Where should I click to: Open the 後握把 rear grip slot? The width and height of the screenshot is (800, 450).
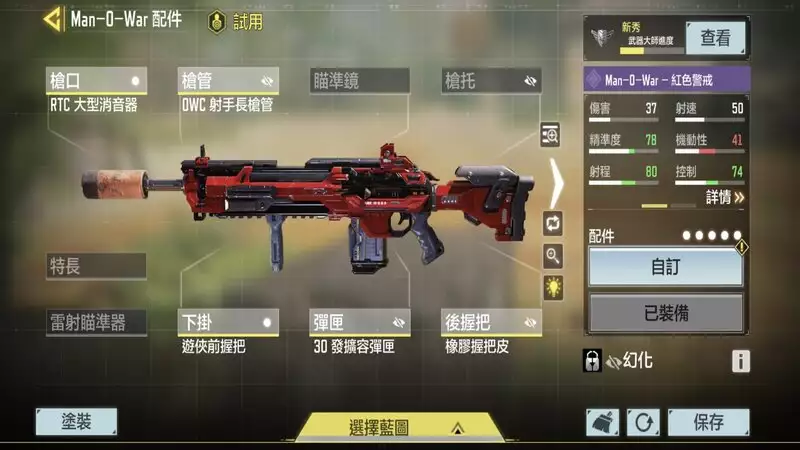(491, 322)
